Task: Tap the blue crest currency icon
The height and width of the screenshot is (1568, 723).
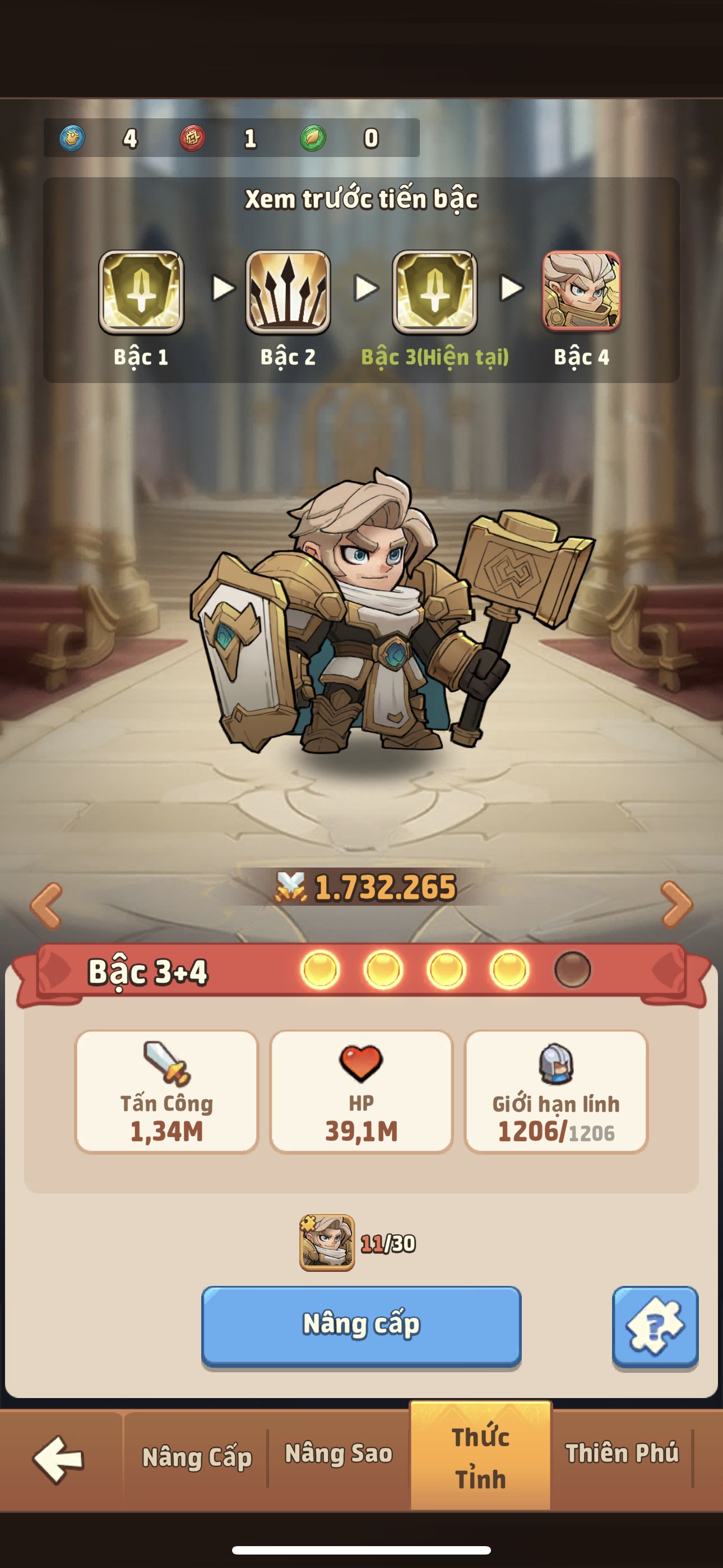Action: [x=72, y=138]
